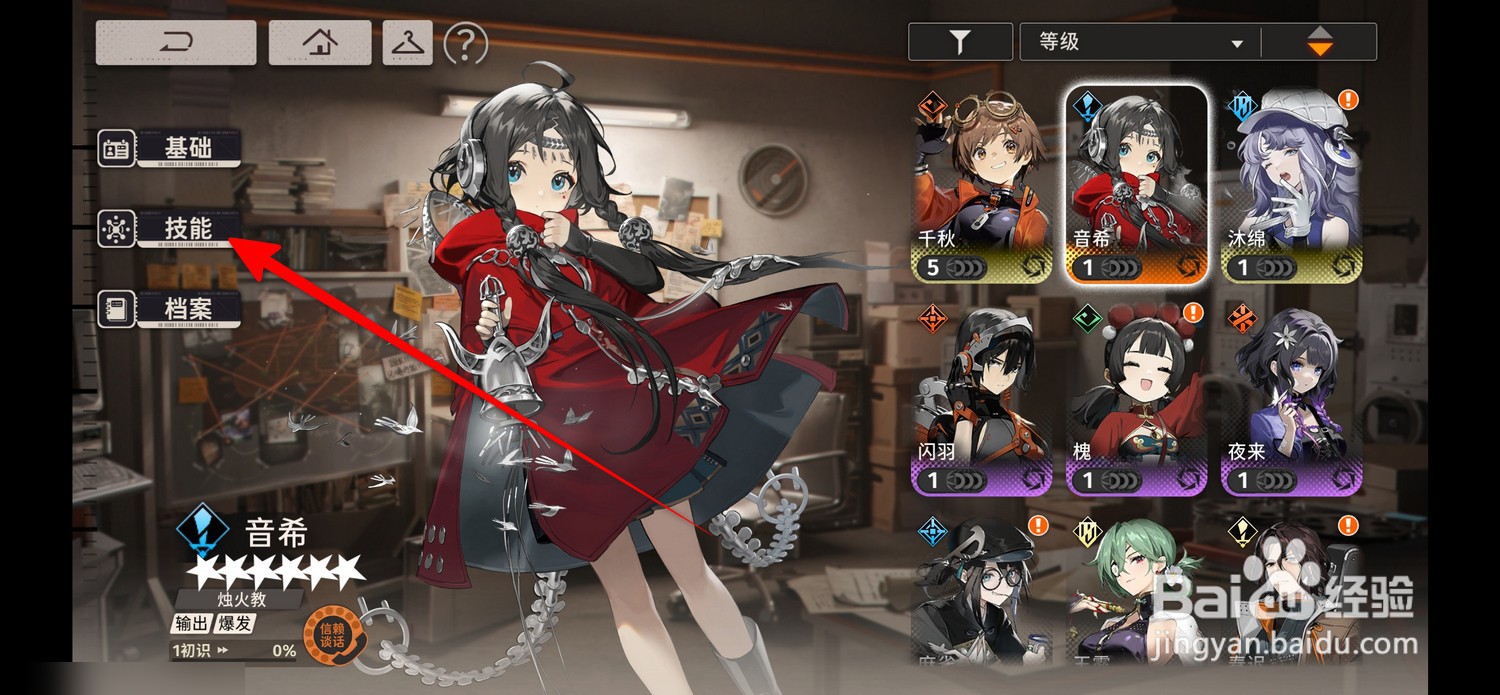Switch to the 基础 tab
Image resolution: width=1500 pixels, height=695 pixels.
click(x=170, y=148)
